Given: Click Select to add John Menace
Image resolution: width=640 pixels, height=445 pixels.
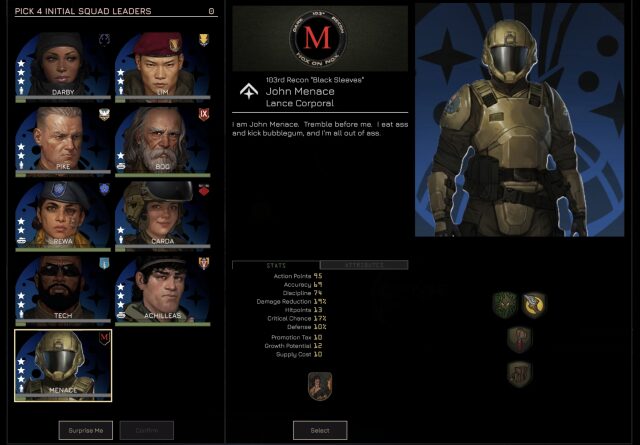Looking at the screenshot, I should pyautogui.click(x=320, y=430).
